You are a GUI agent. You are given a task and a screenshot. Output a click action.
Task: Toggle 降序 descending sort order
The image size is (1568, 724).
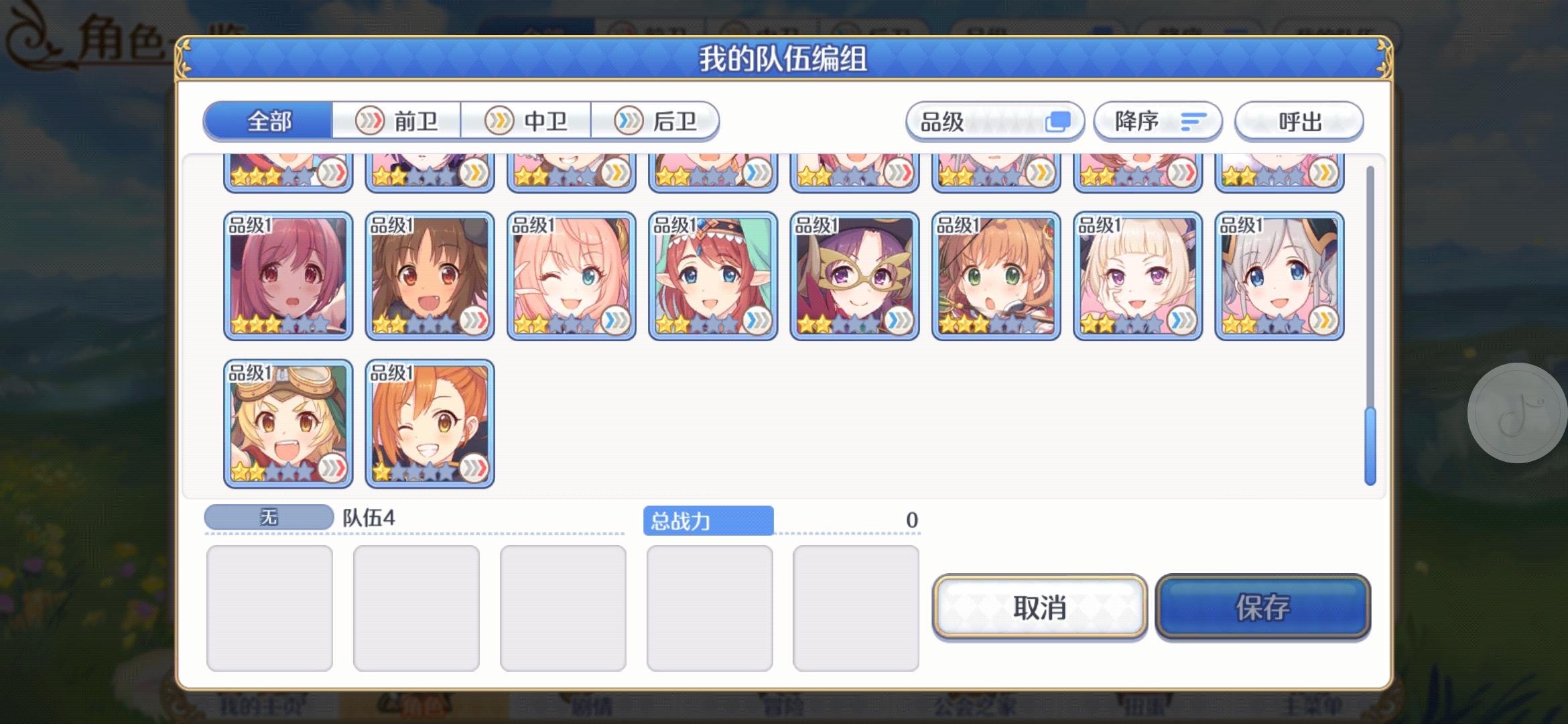pos(1157,121)
